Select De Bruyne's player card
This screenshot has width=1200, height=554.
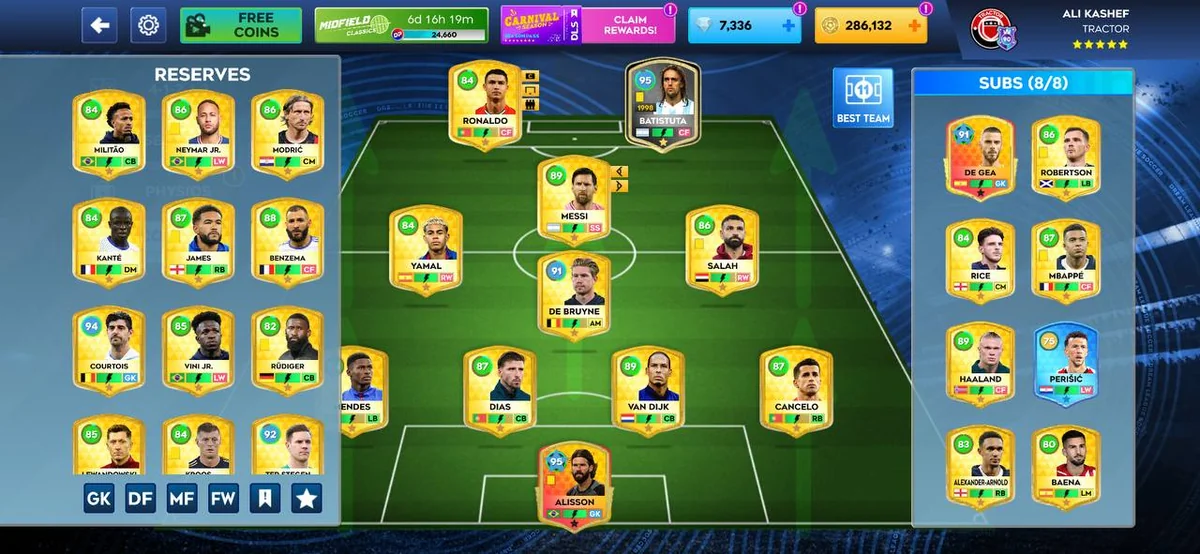tap(574, 295)
